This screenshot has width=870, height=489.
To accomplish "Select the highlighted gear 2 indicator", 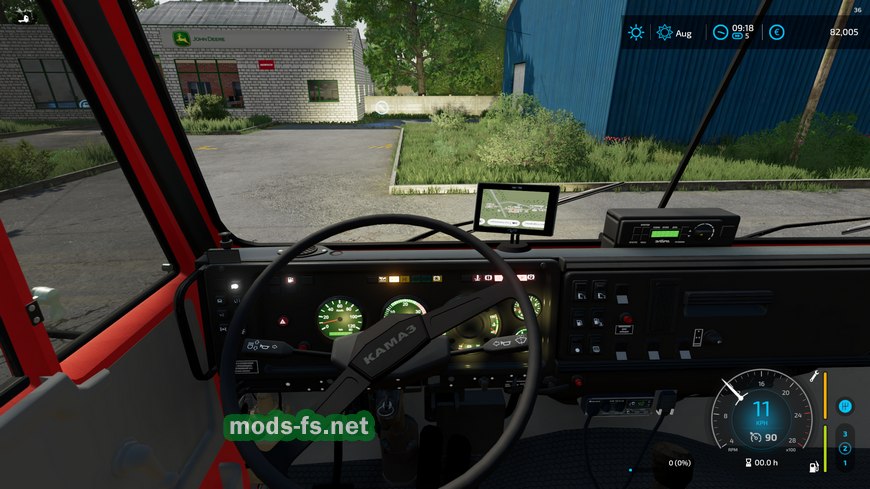I will tap(845, 448).
